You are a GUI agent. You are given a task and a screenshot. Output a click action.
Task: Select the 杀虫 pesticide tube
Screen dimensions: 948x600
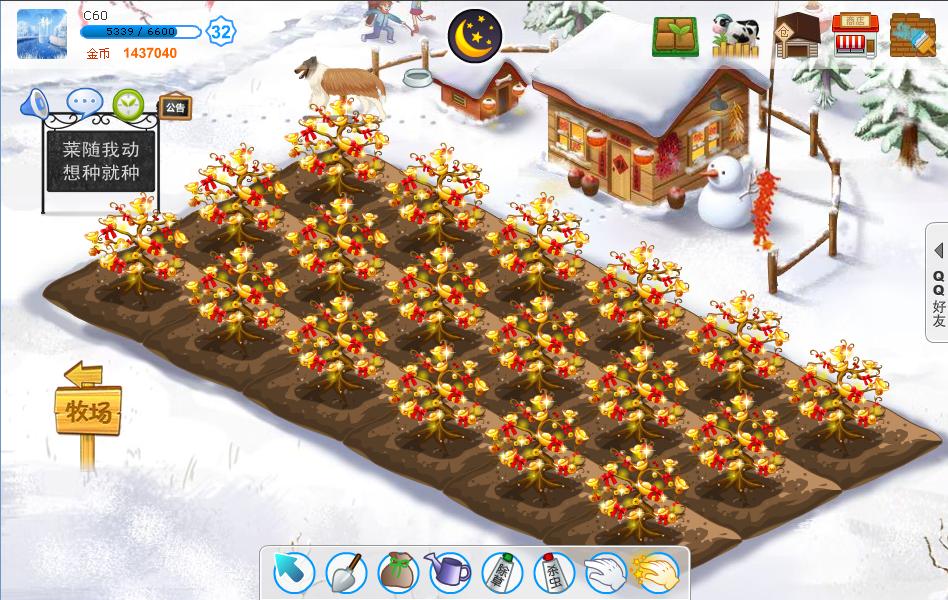coord(552,572)
